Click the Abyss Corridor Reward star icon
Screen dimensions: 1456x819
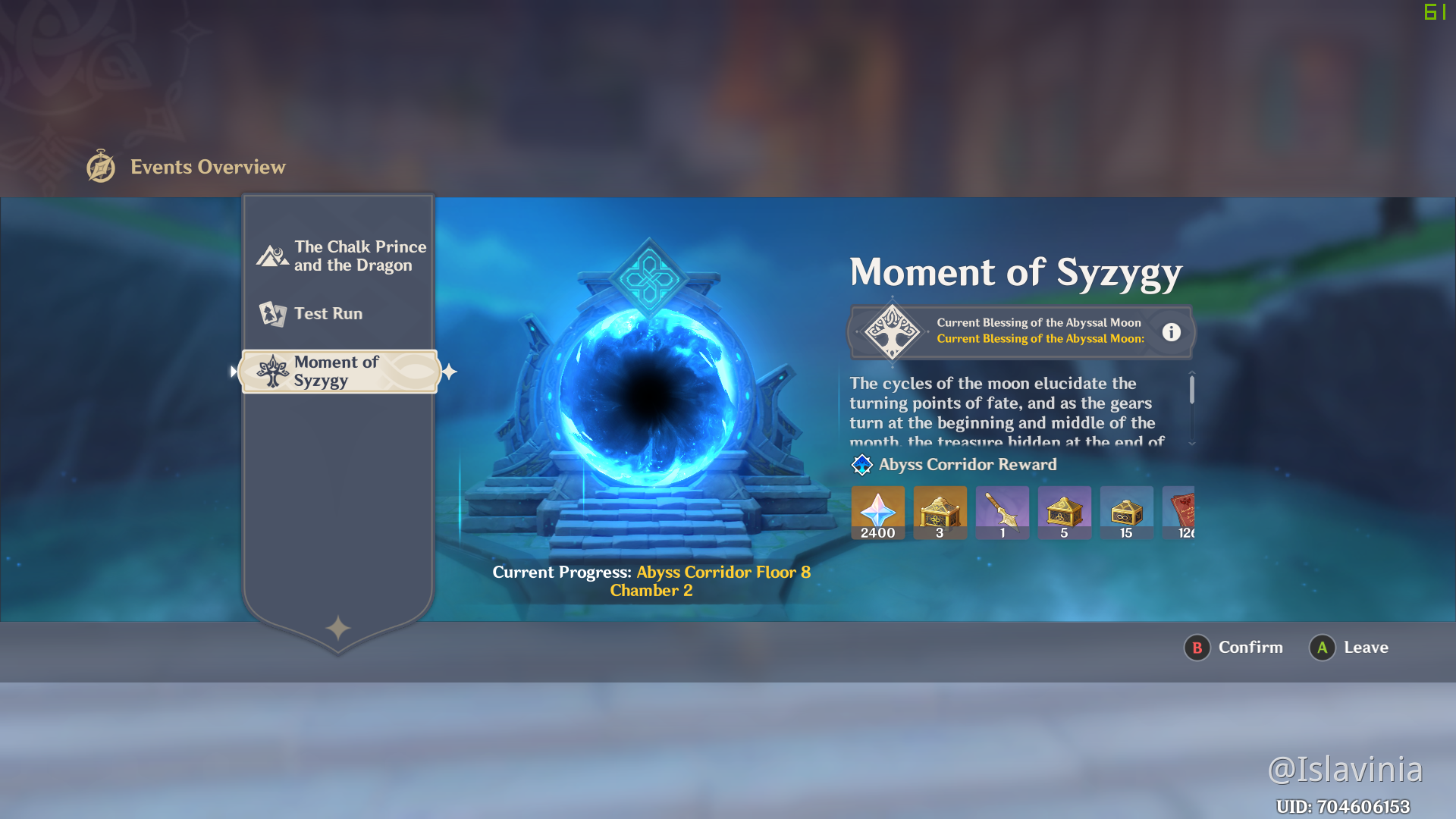coord(861,465)
